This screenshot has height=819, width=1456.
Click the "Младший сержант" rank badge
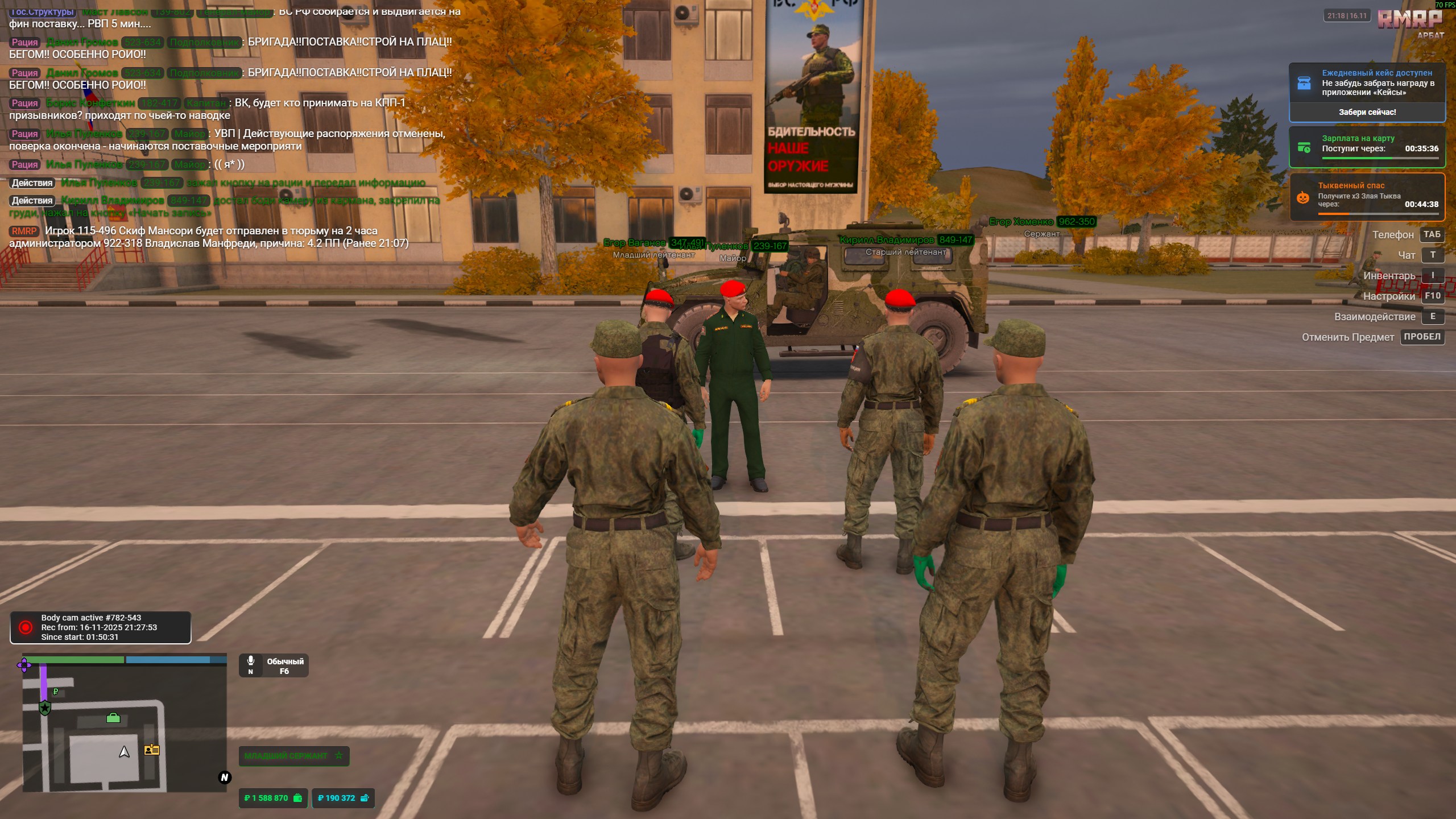(293, 756)
